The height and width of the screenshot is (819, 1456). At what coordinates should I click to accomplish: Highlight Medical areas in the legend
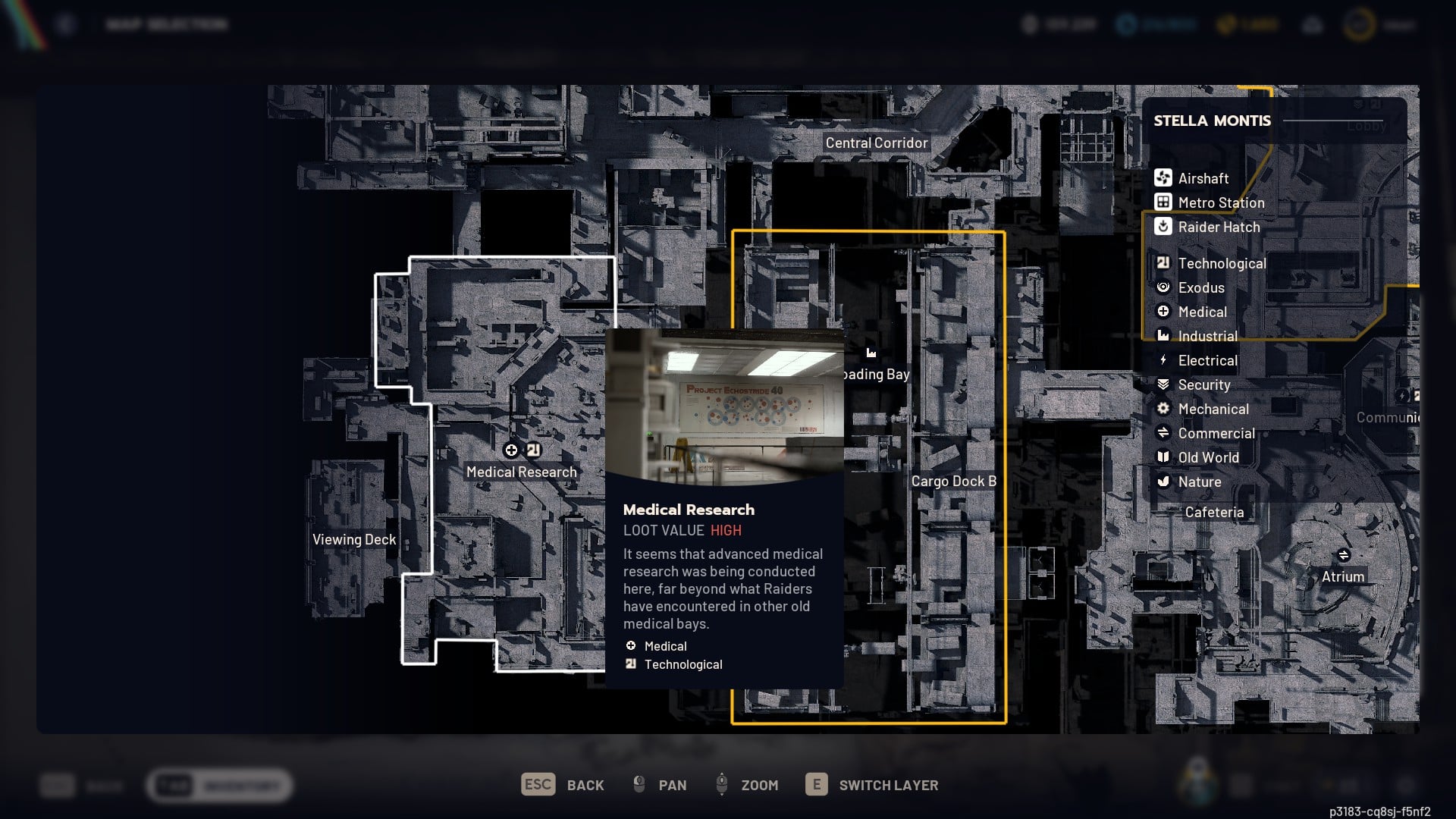coord(1202,312)
